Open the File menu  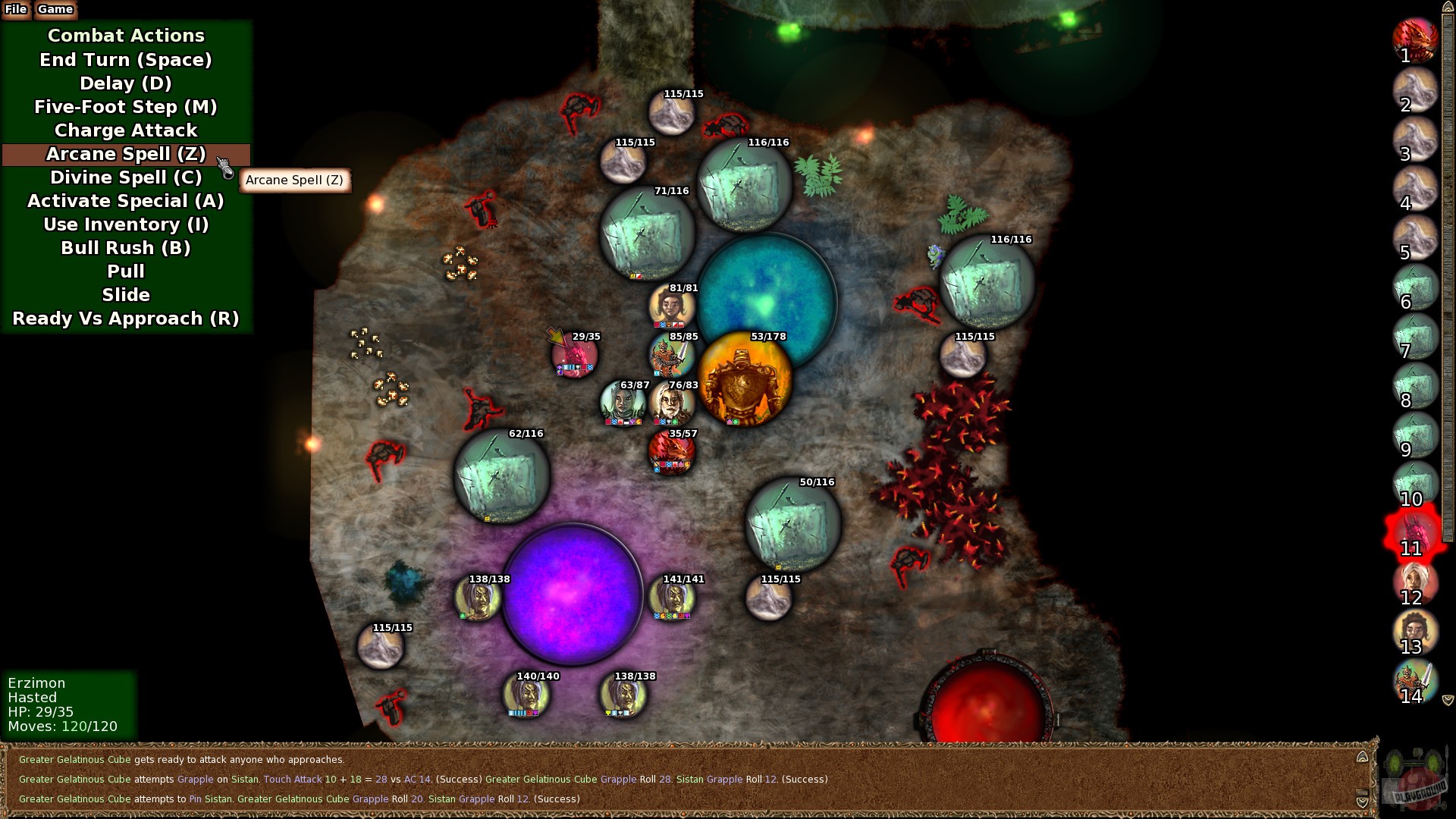[14, 10]
